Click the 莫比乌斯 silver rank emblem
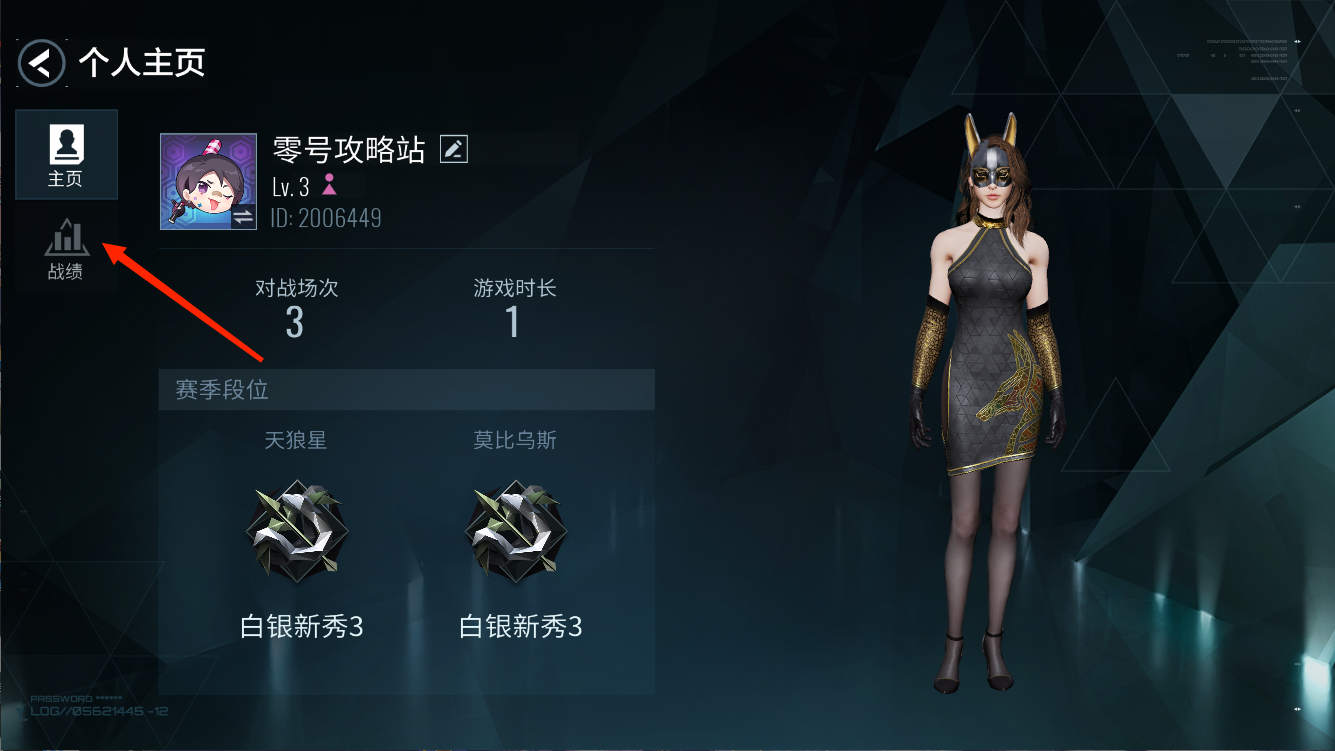1335x751 pixels. tap(516, 530)
